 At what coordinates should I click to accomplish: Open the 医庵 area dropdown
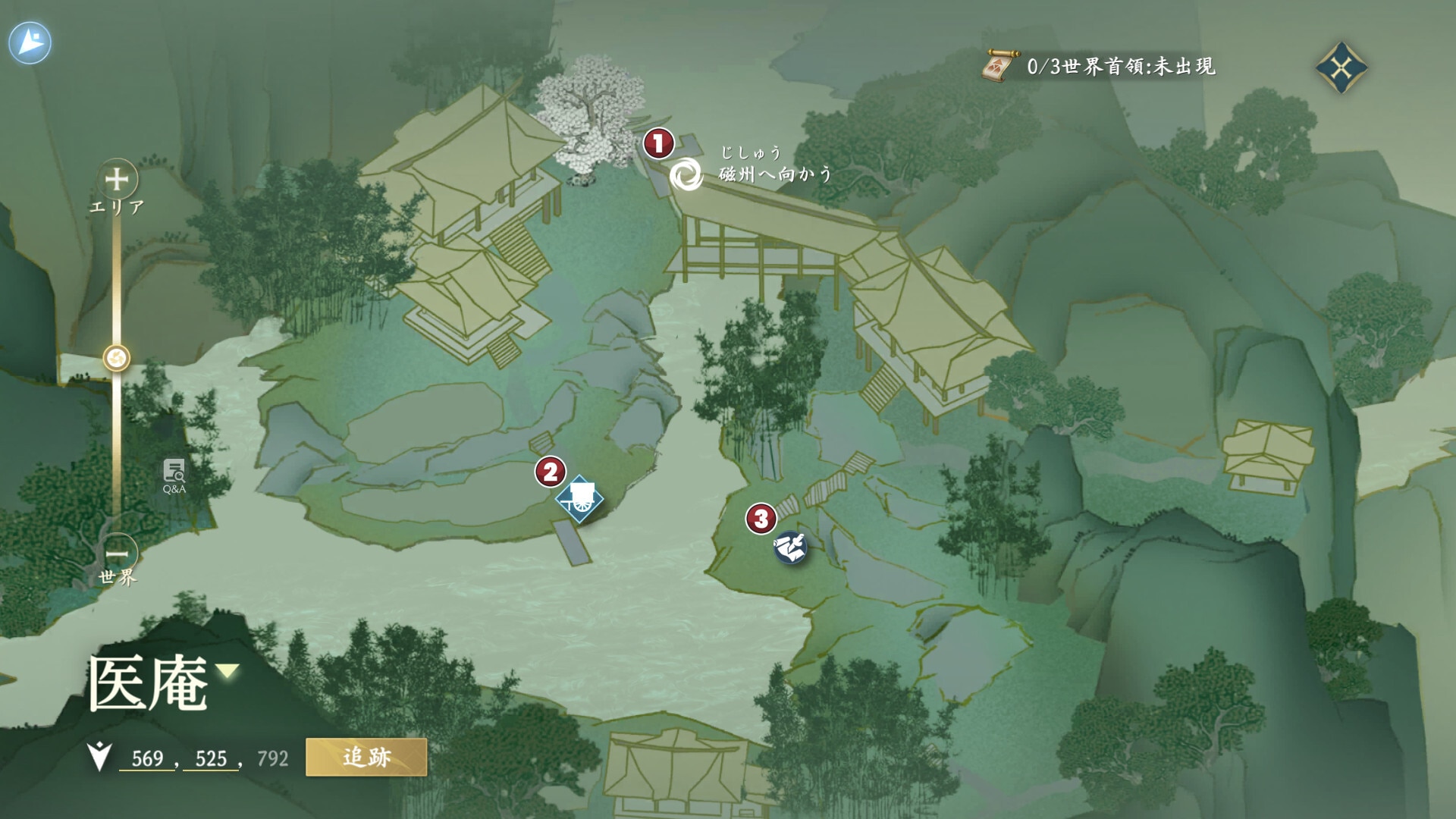coord(227,670)
